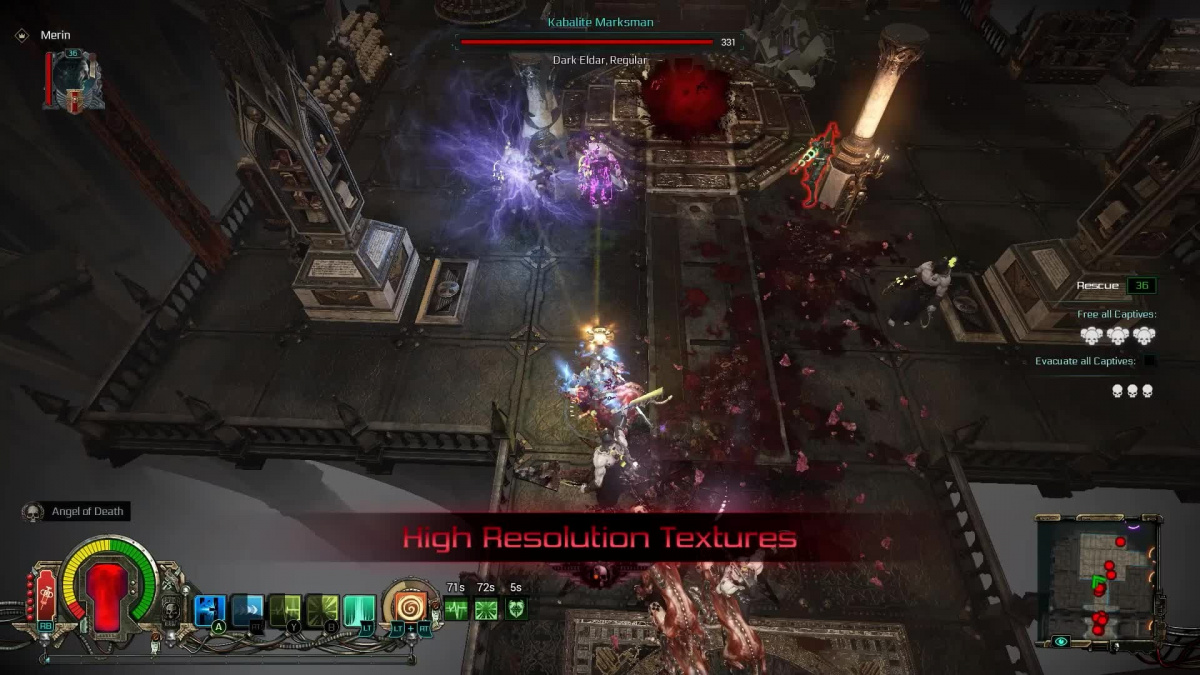Select the 72s burst buff icon
This screenshot has height=675, width=1200.
pyautogui.click(x=486, y=608)
